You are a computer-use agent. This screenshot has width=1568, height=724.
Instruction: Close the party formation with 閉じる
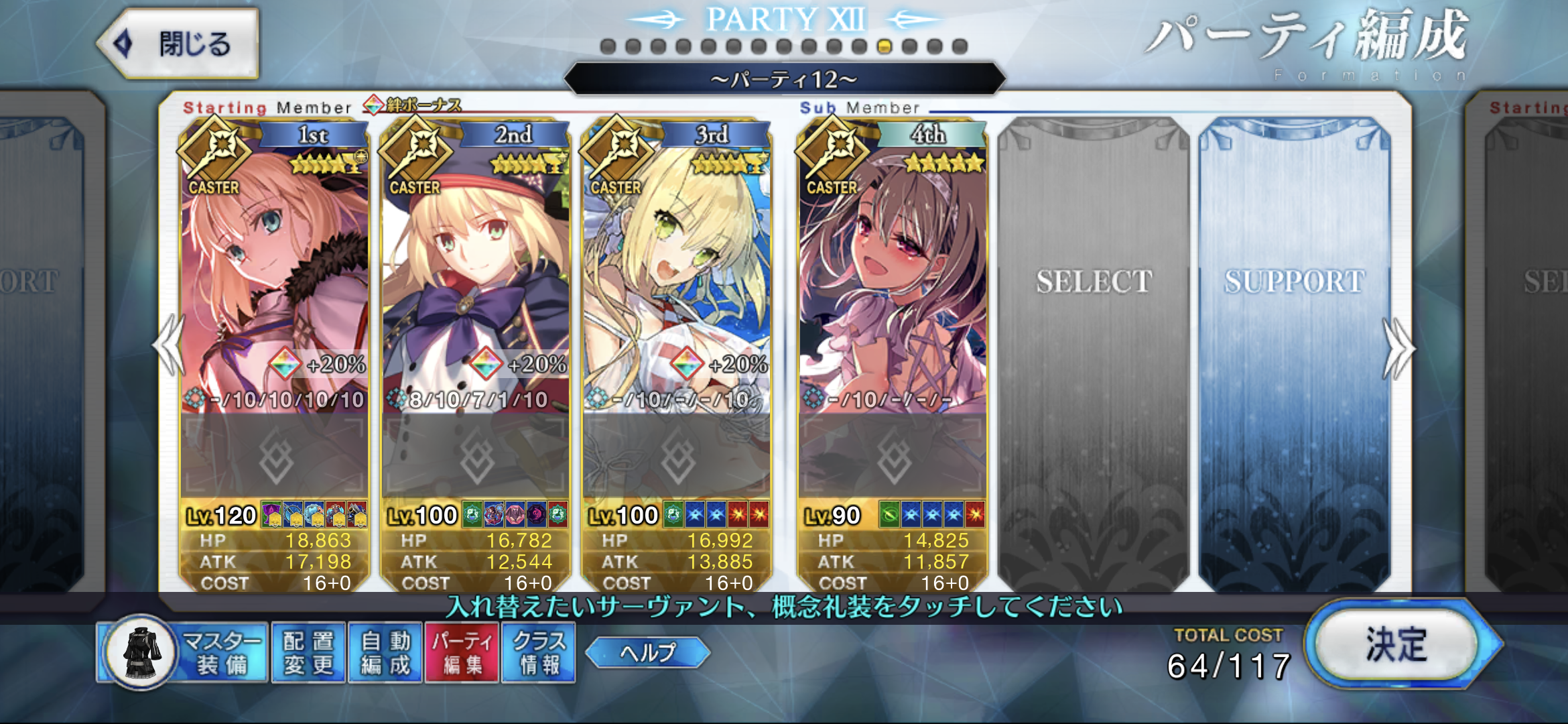click(x=178, y=44)
